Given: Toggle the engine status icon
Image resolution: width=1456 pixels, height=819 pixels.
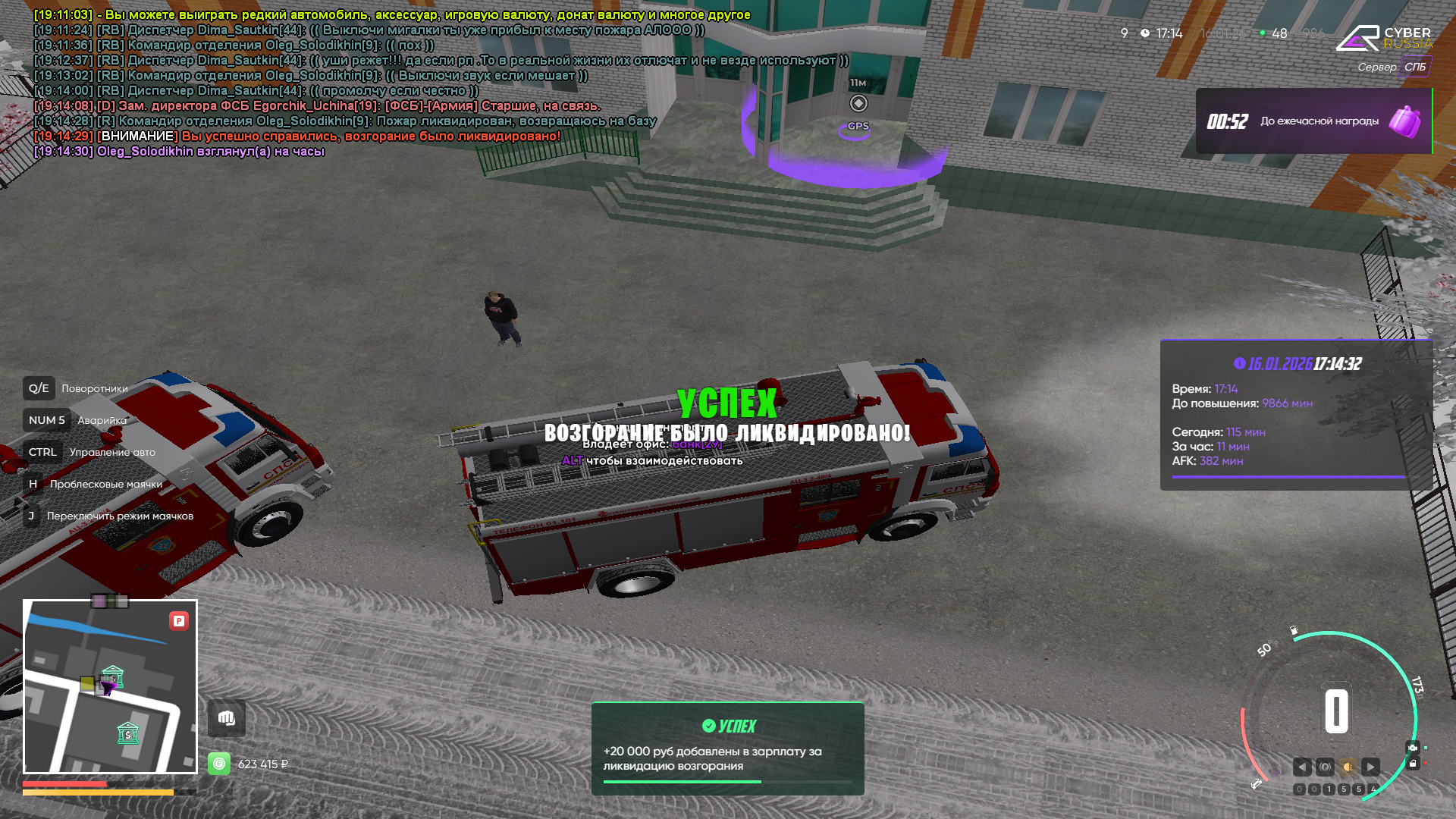Looking at the screenshot, I should [x=1412, y=748].
